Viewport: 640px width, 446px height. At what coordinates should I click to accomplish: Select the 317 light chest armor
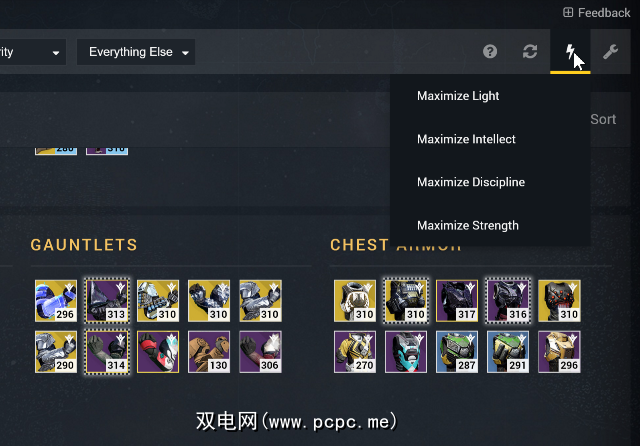(457, 300)
